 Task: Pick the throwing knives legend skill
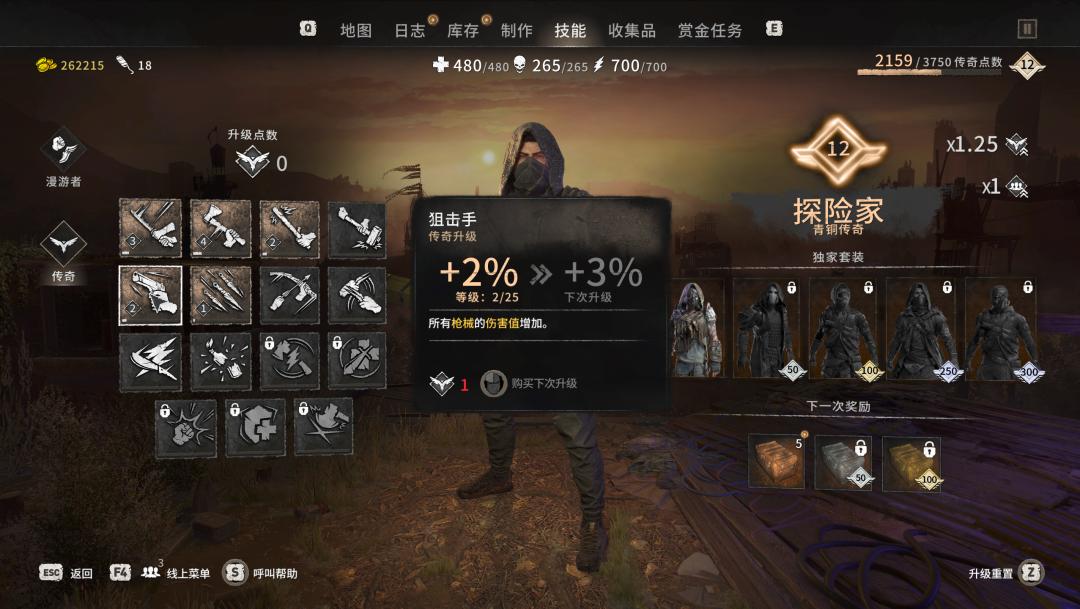[220, 295]
